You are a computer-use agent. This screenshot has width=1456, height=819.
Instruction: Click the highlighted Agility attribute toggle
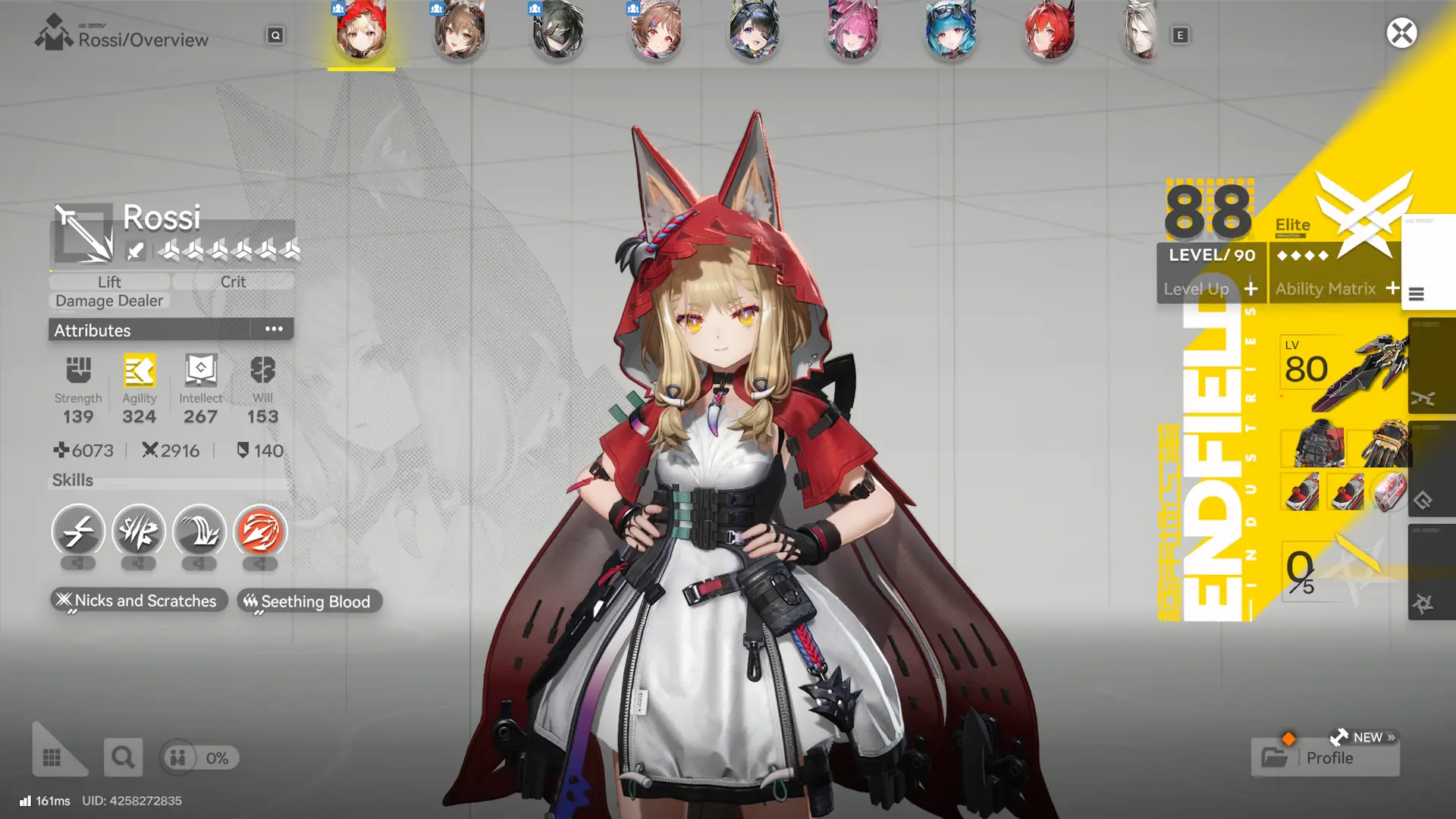click(139, 372)
